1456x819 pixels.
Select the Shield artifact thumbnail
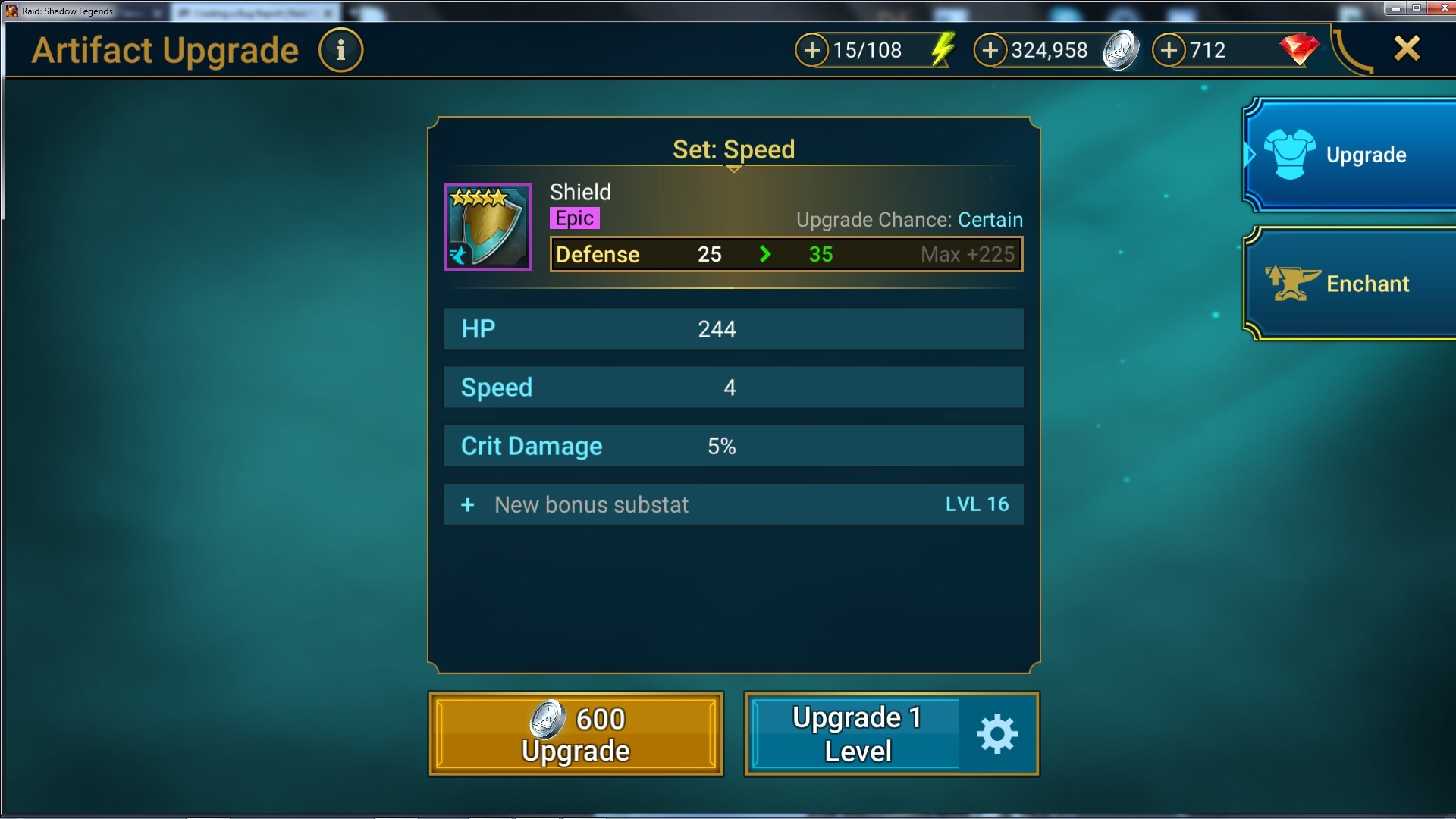coord(488,226)
